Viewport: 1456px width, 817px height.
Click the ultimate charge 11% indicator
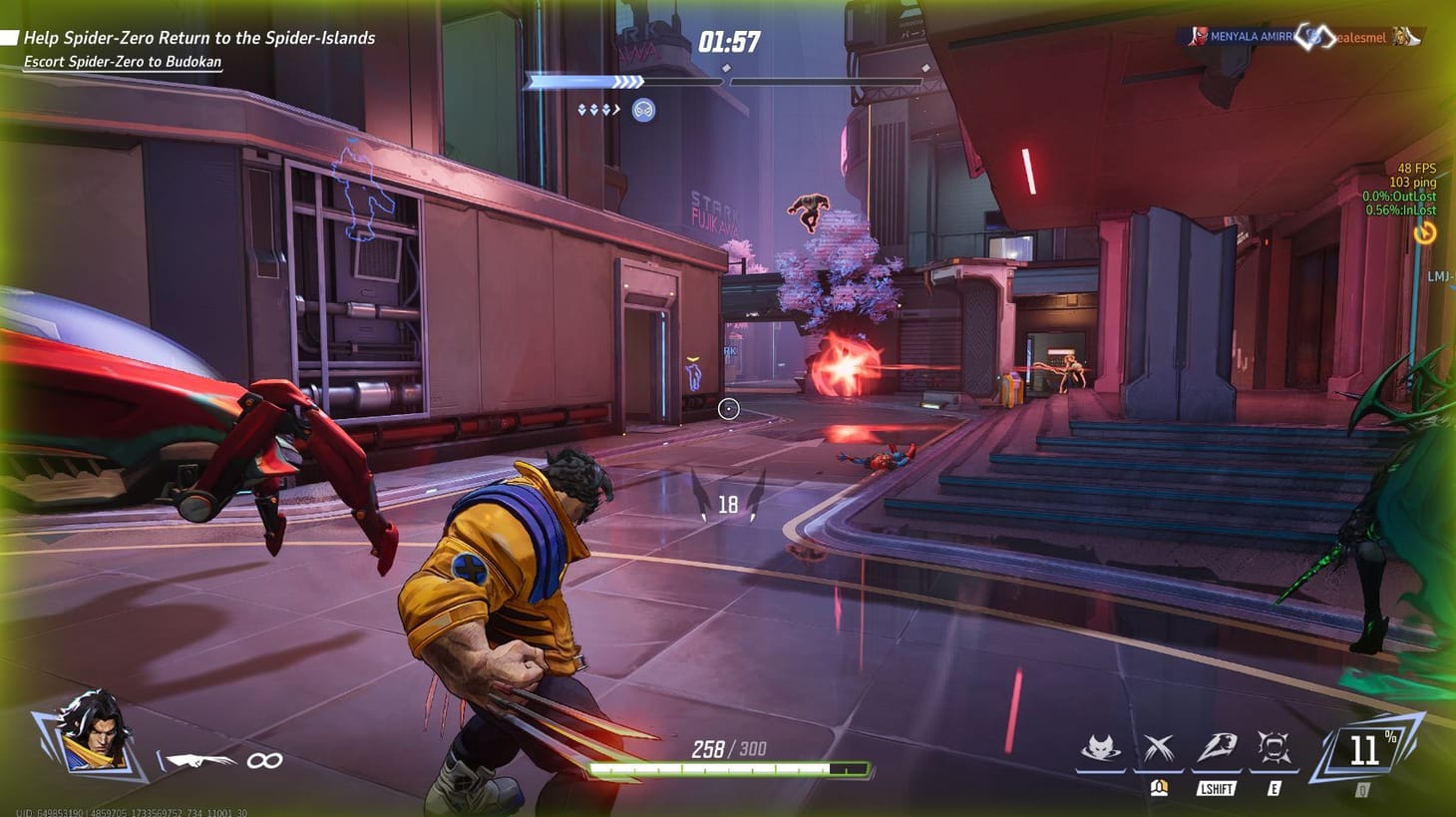tap(1368, 748)
